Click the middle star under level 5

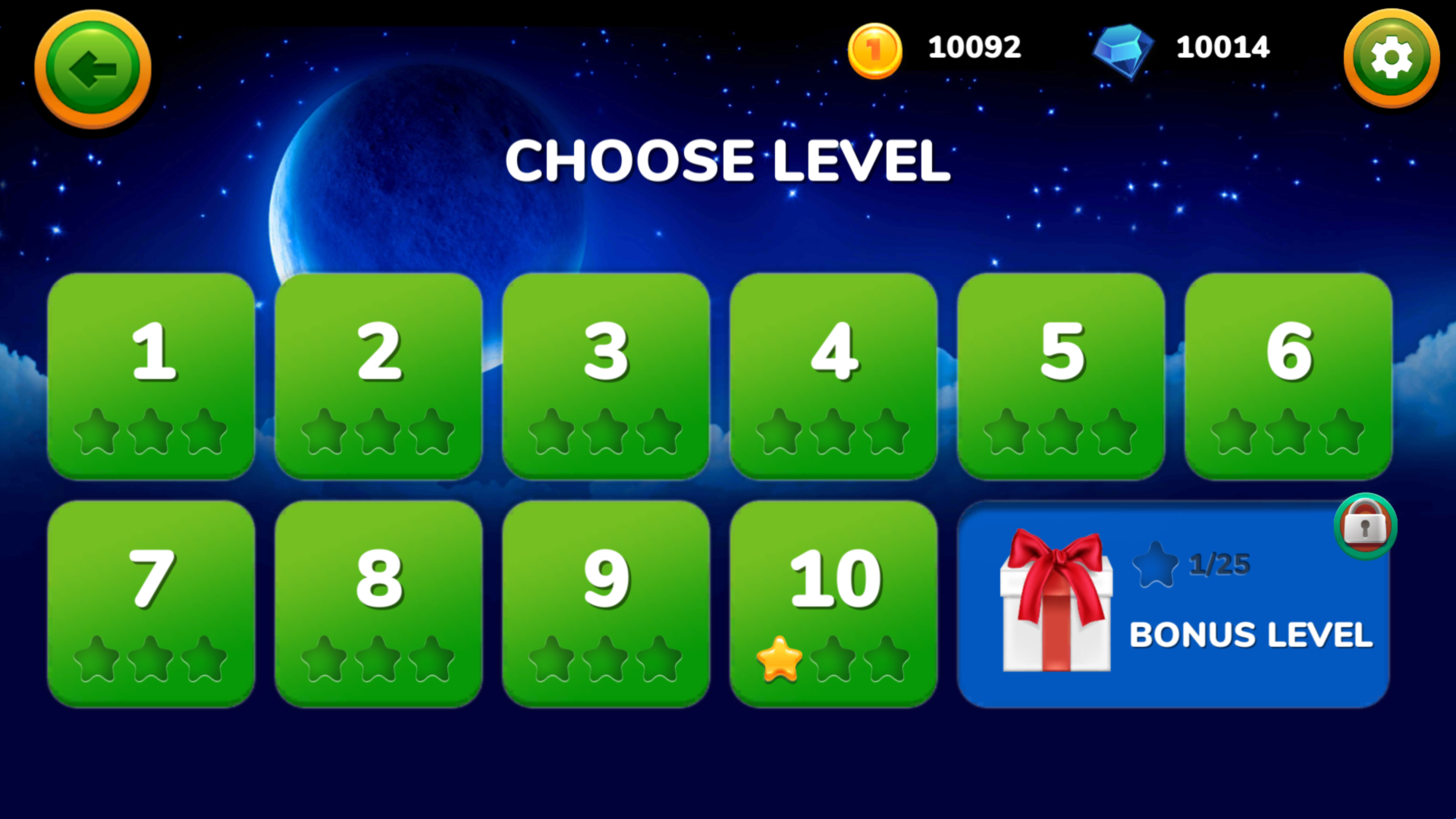tap(1060, 432)
